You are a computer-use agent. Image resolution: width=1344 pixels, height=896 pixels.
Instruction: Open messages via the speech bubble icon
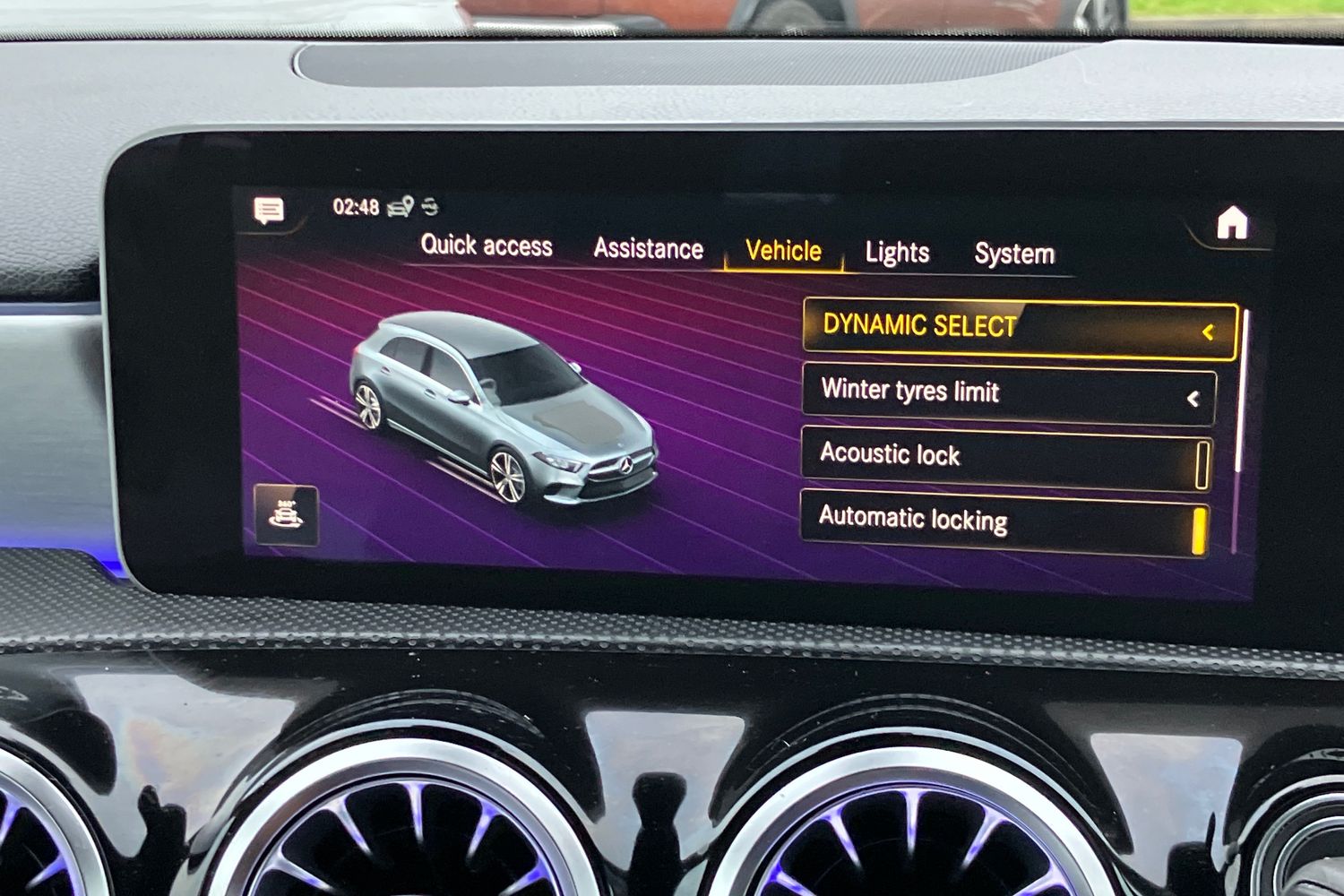pyautogui.click(x=266, y=210)
